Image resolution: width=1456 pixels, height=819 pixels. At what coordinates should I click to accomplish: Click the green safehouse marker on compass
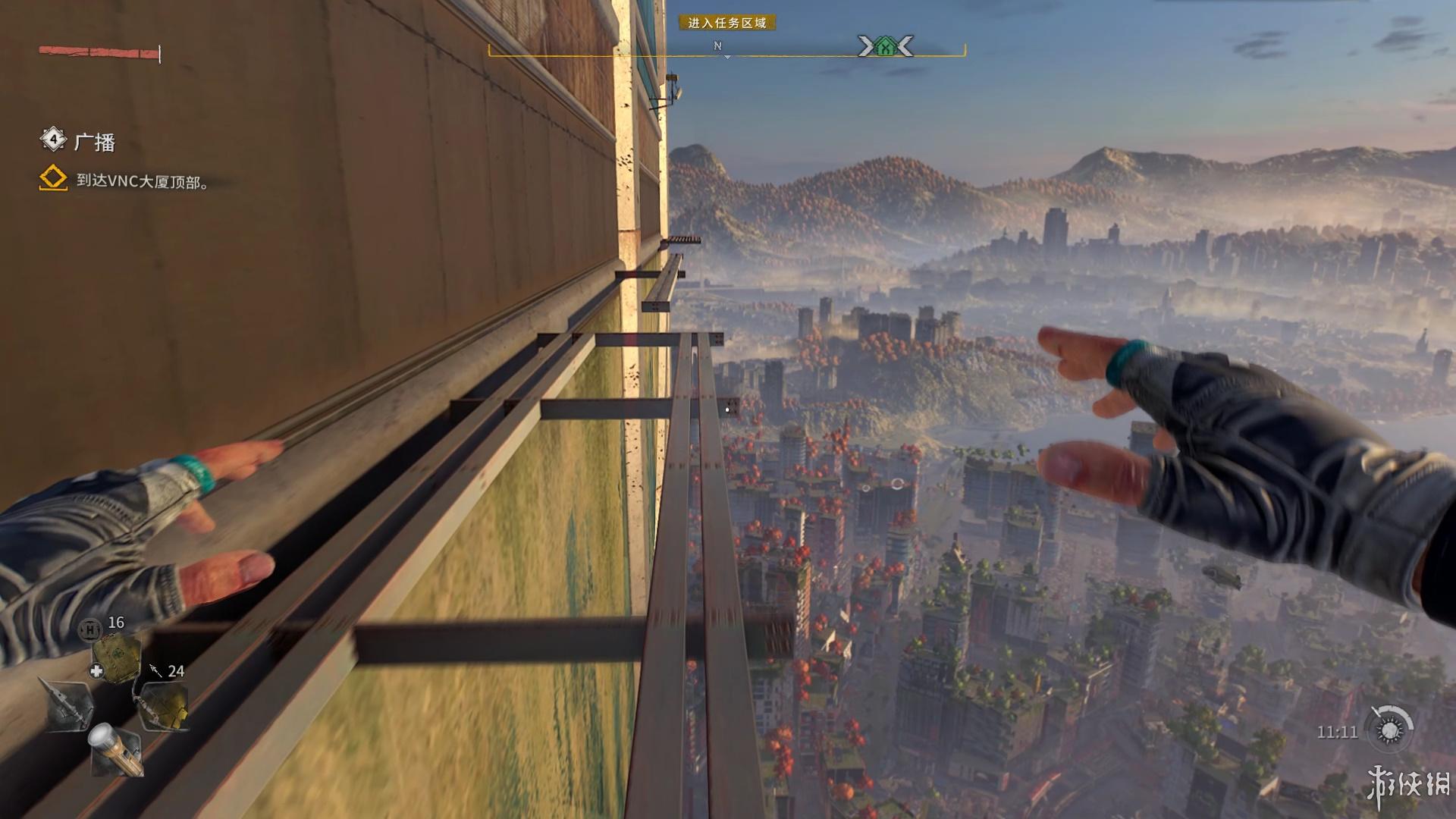(884, 48)
